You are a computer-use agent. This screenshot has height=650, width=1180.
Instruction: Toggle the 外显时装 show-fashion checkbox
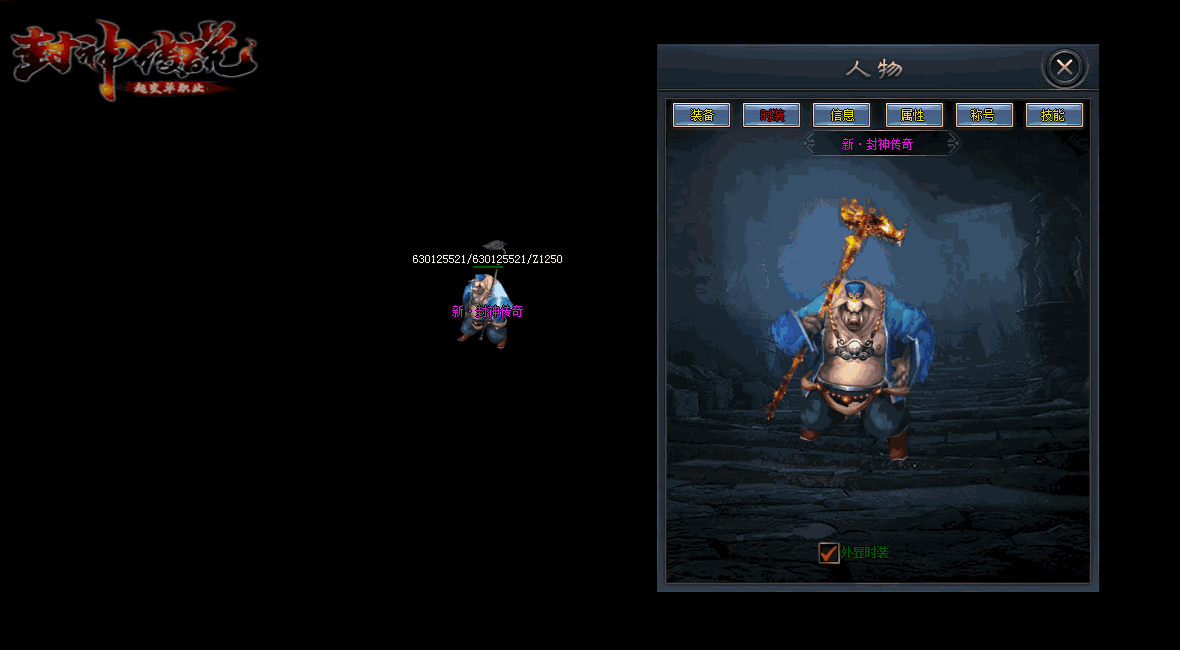click(829, 553)
